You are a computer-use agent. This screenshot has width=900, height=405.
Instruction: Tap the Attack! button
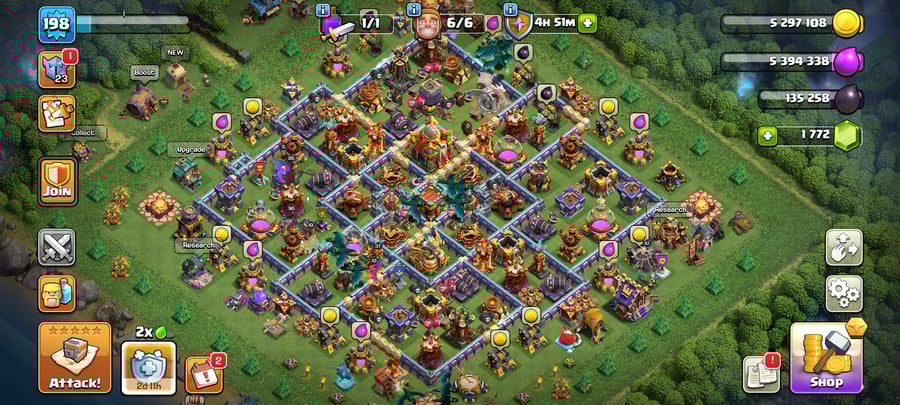[75, 357]
